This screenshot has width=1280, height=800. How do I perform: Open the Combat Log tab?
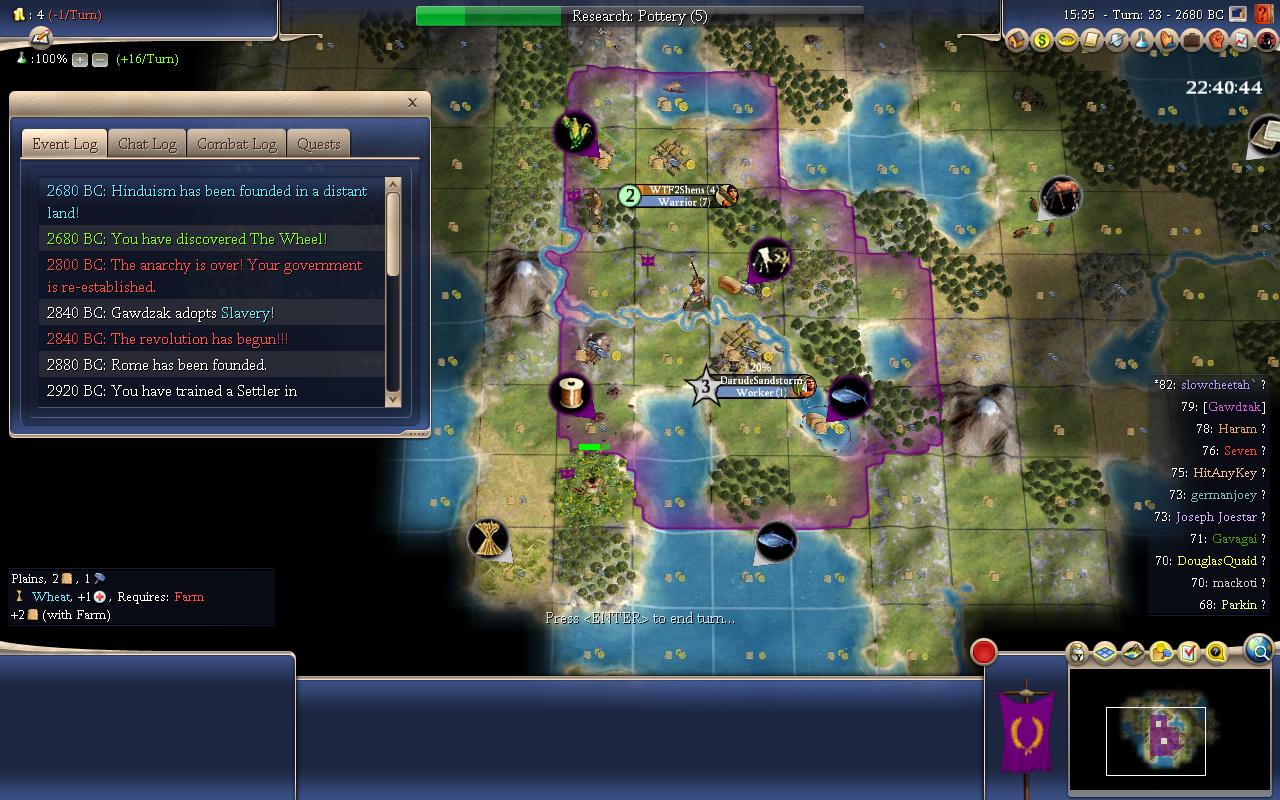pyautogui.click(x=236, y=144)
